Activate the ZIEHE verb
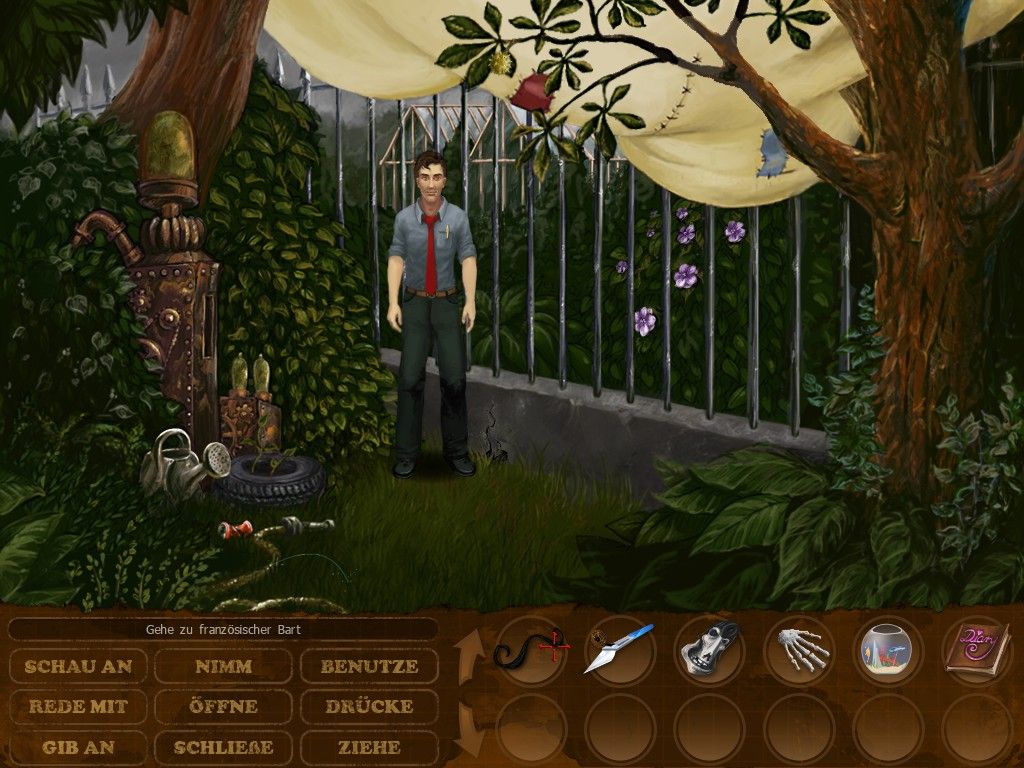 point(370,747)
